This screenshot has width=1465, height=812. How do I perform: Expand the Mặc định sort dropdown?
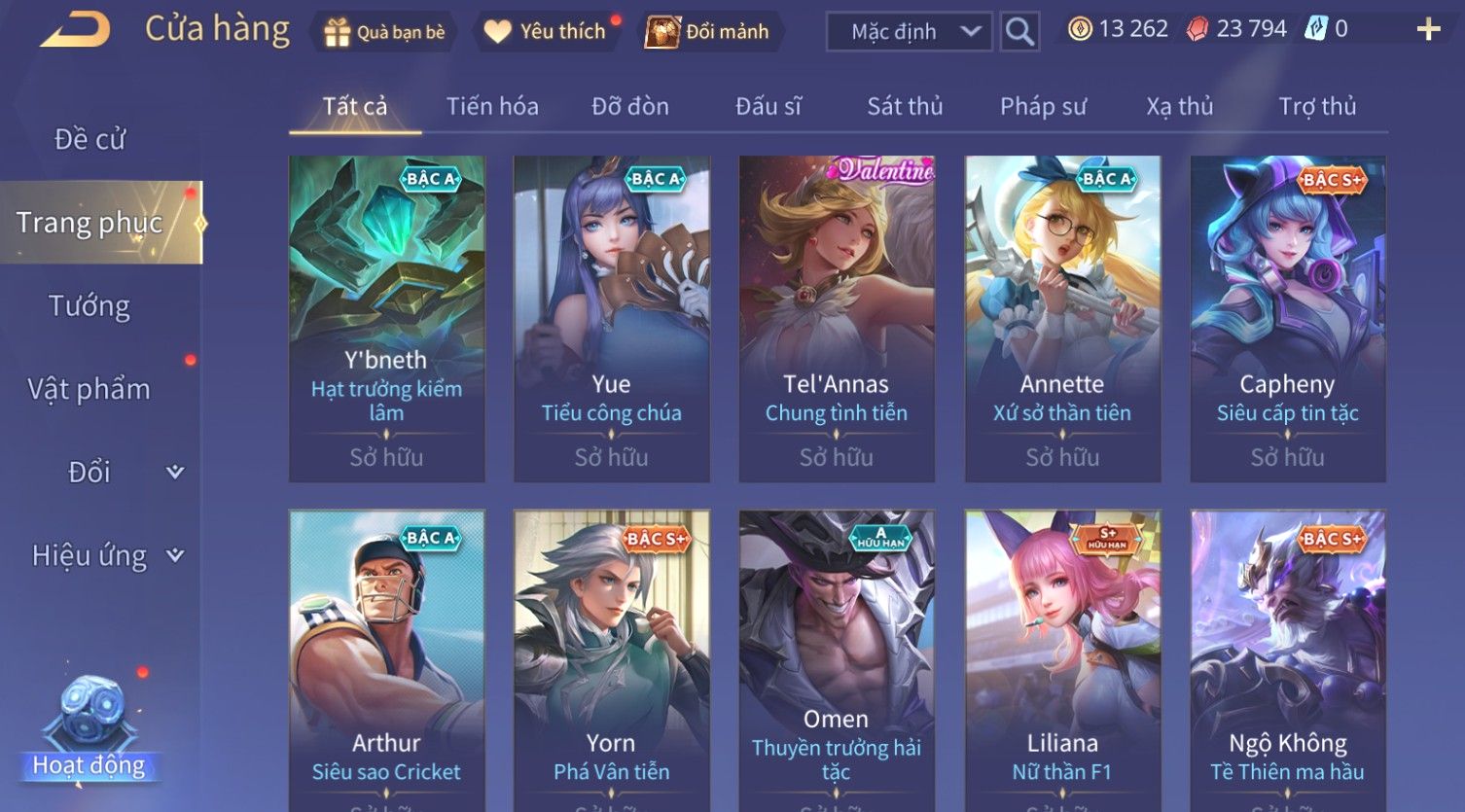point(909,32)
